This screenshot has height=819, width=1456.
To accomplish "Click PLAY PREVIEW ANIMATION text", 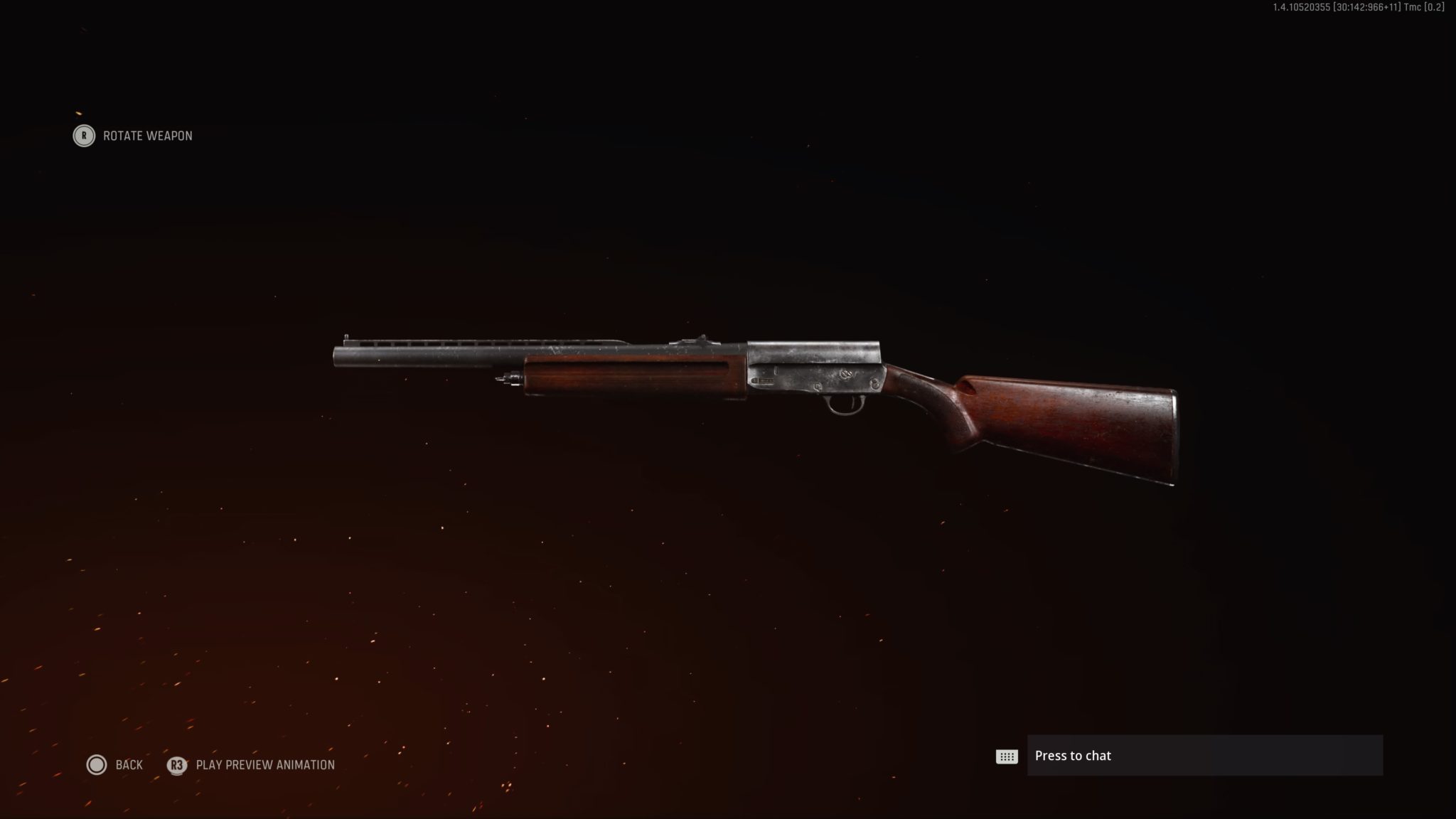I will click(x=266, y=765).
